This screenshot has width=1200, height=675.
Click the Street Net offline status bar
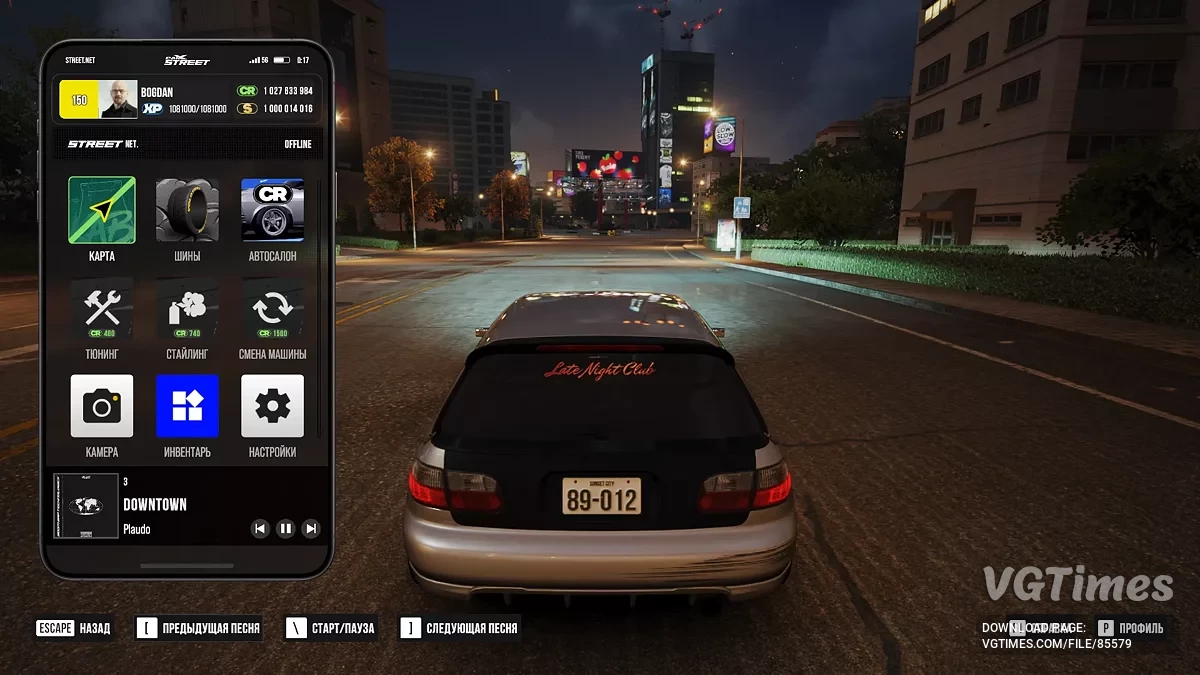coord(189,144)
